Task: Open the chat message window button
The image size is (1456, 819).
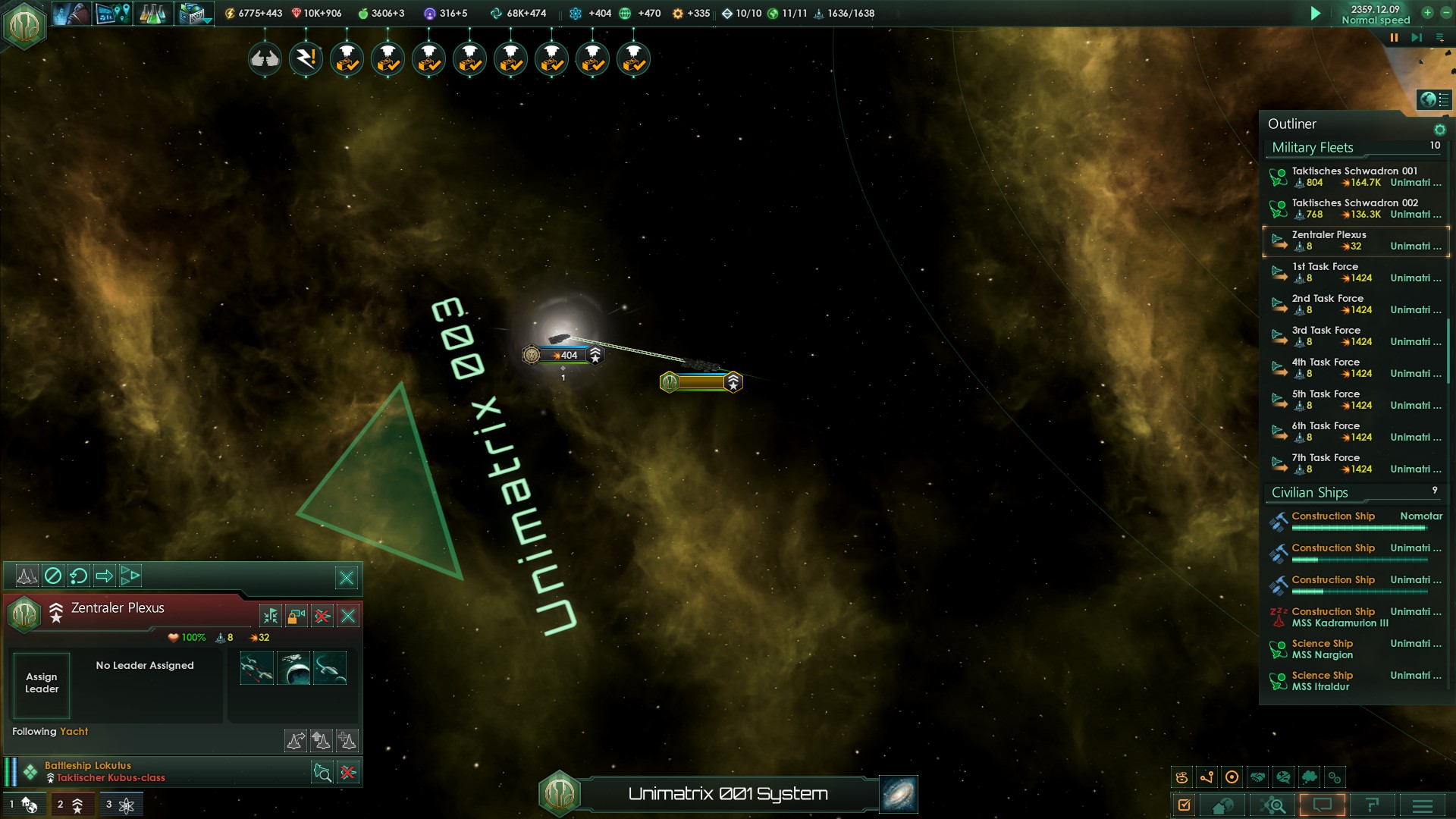Action: (1322, 805)
